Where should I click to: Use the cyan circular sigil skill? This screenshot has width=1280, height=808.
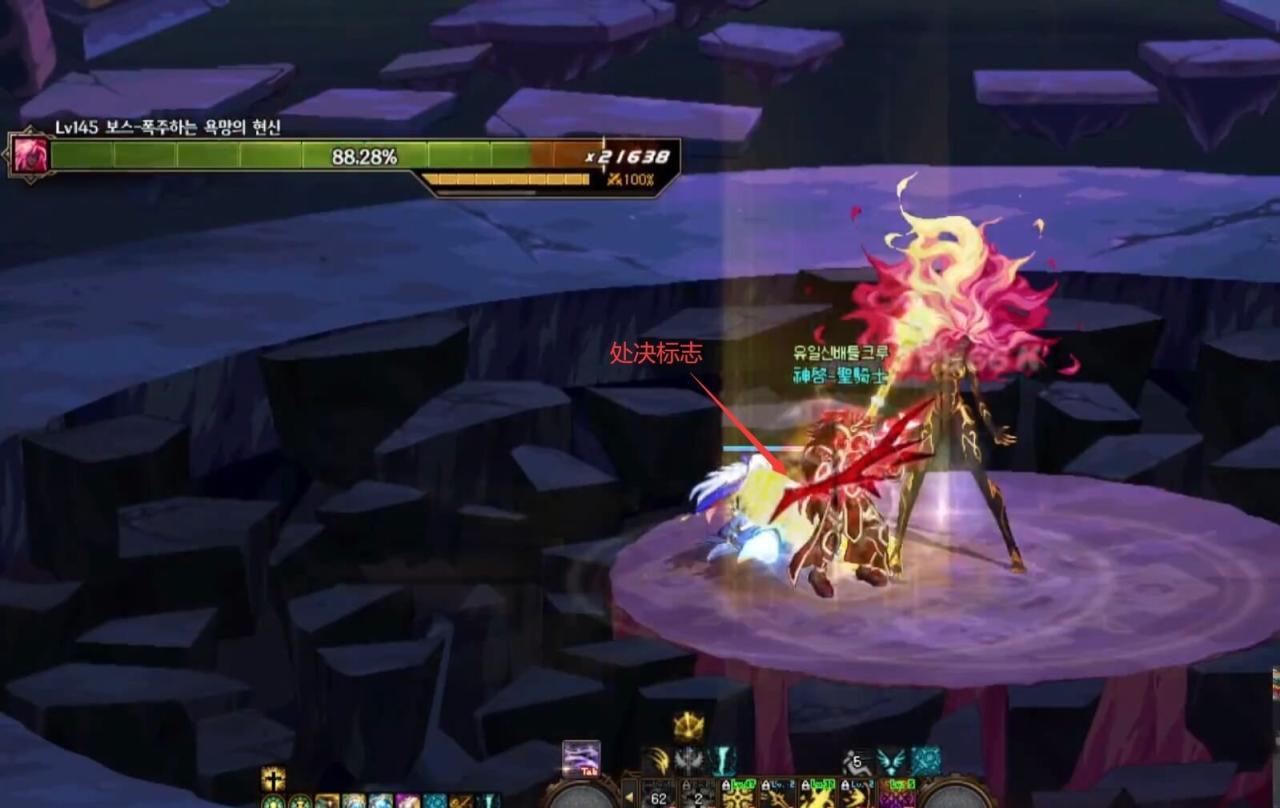925,761
